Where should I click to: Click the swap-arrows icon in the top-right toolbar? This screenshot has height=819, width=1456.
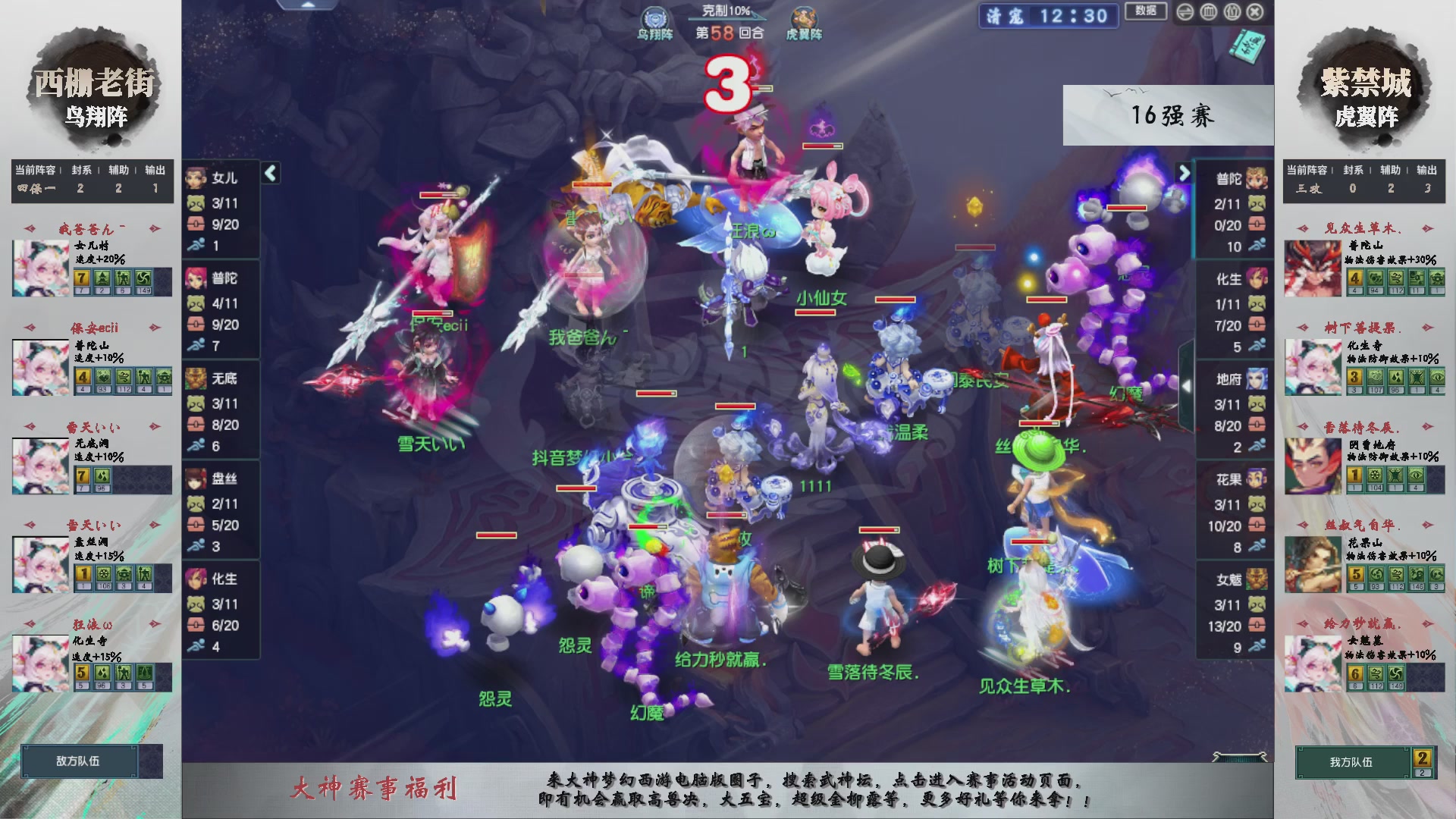(x=1185, y=13)
